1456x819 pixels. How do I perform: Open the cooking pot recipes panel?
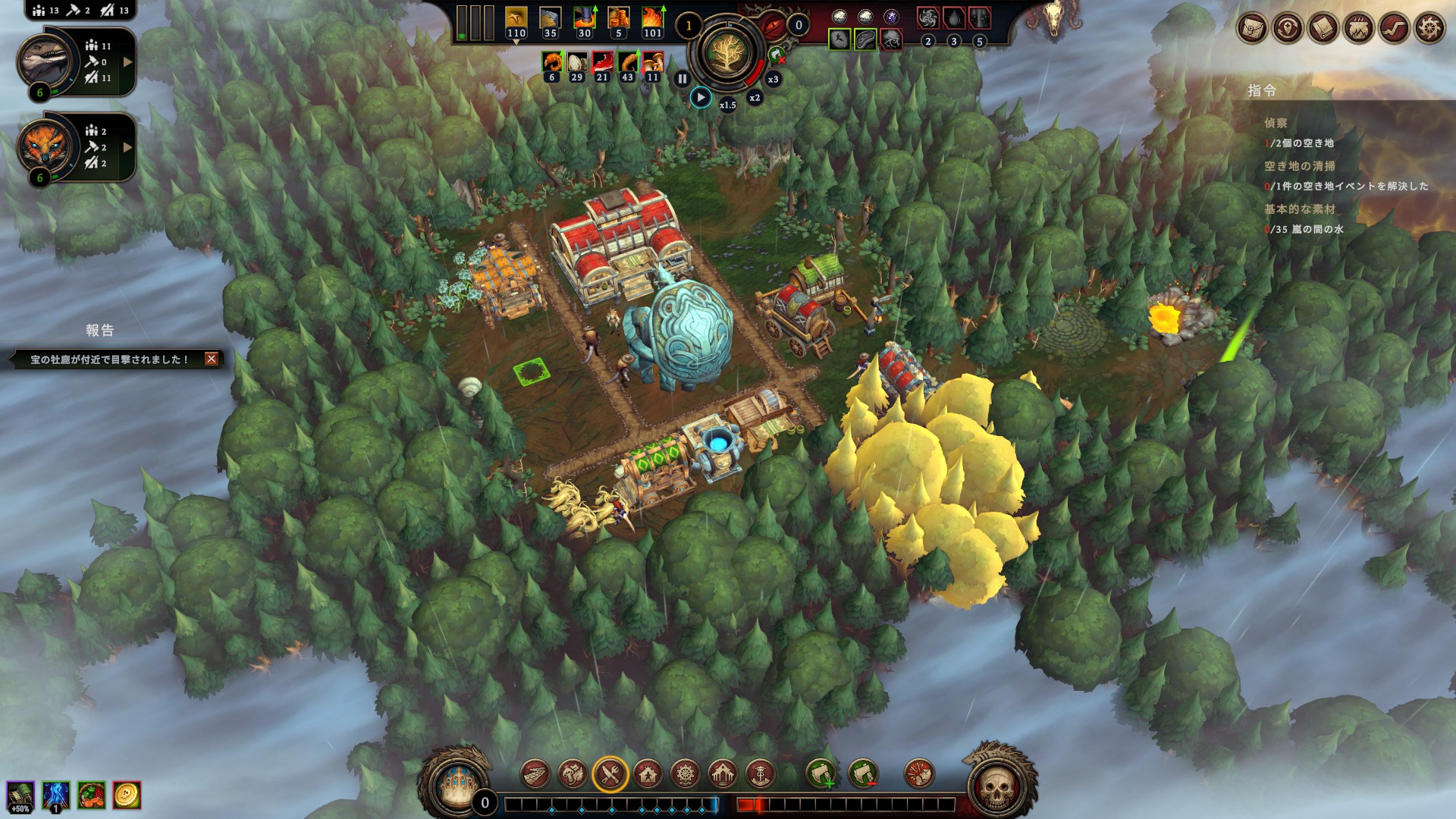(1358, 29)
